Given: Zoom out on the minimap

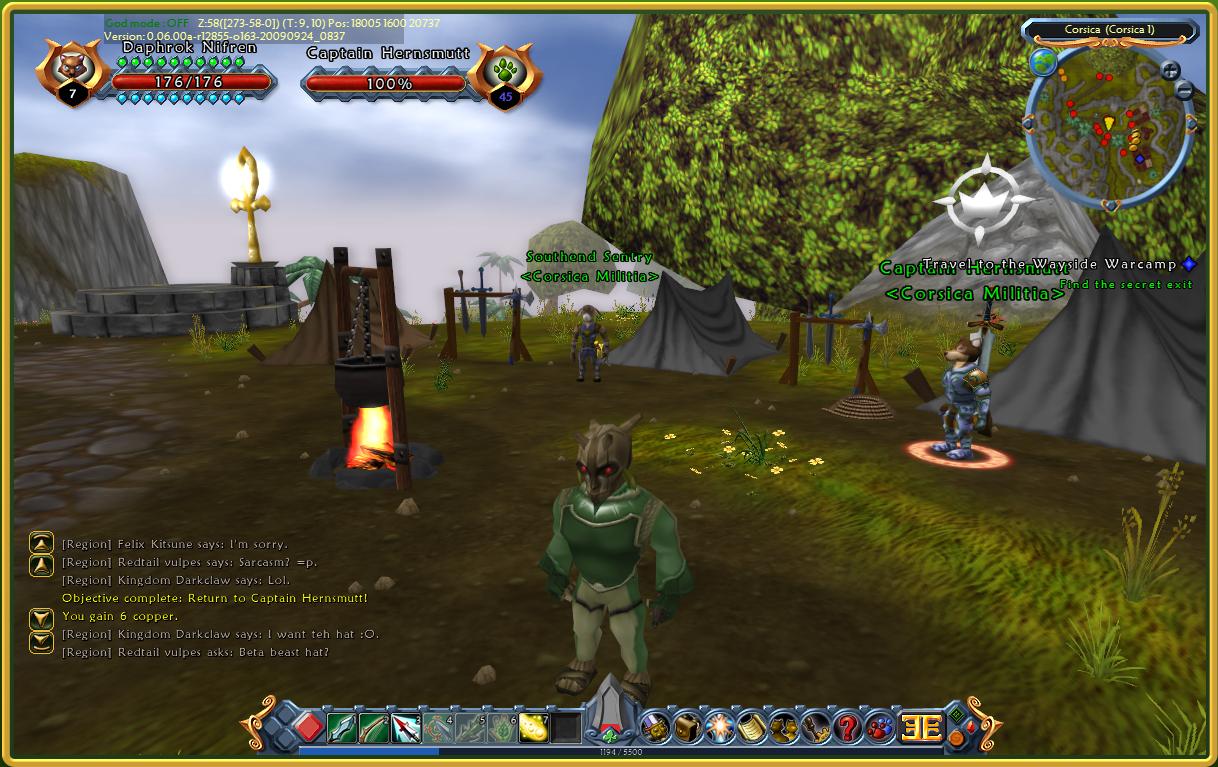Looking at the screenshot, I should [1184, 91].
